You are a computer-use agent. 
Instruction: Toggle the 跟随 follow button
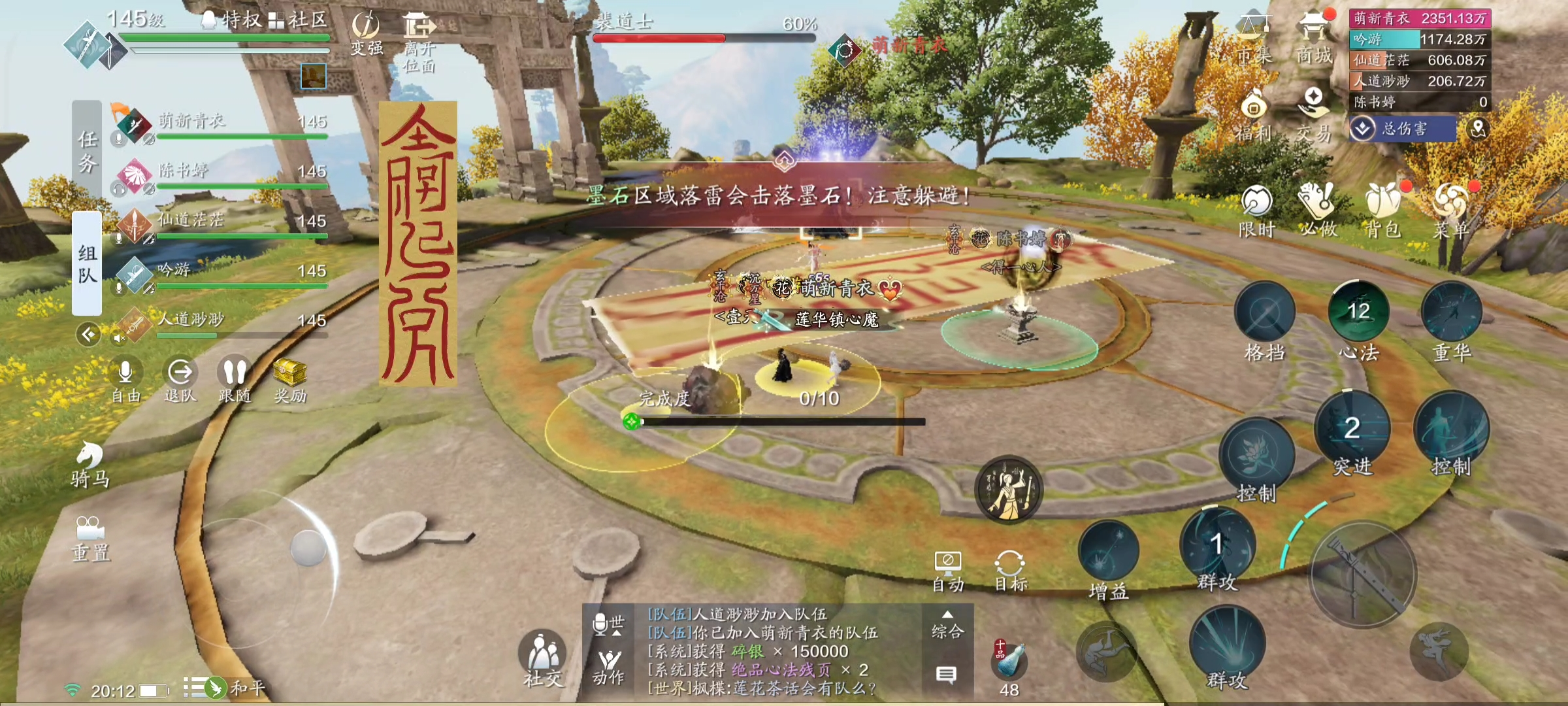tap(235, 380)
